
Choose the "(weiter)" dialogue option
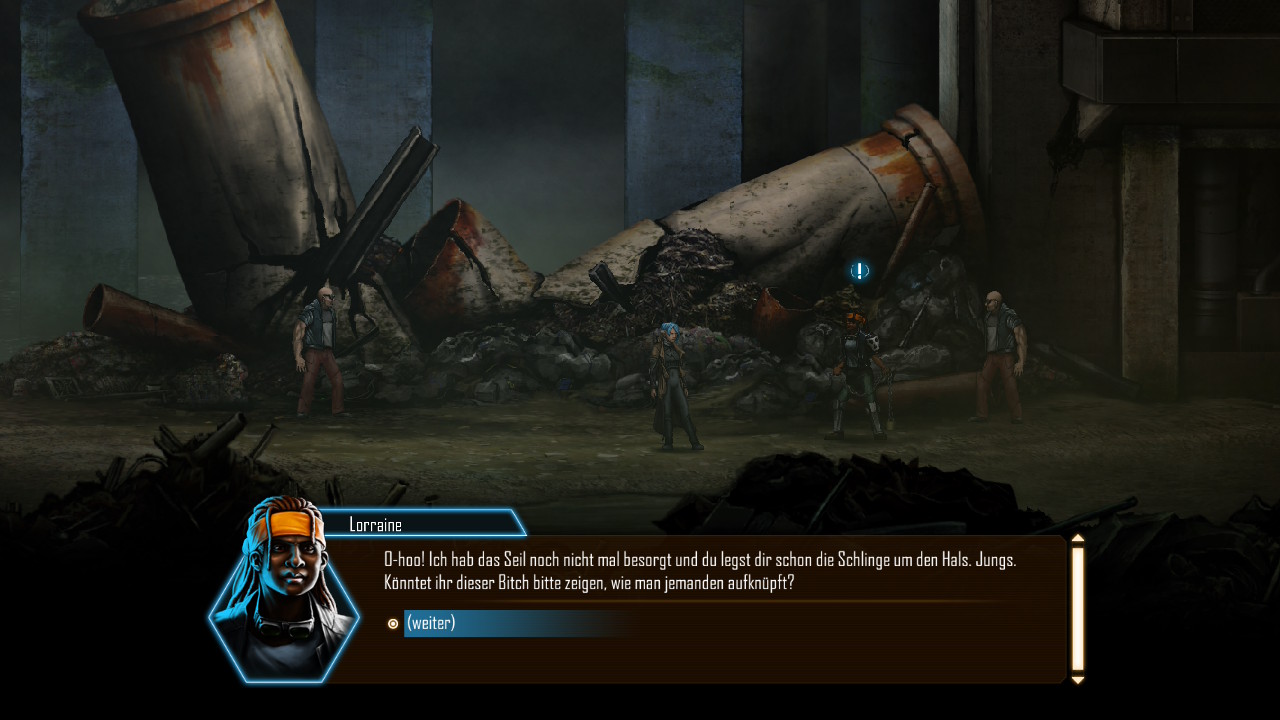click(432, 623)
